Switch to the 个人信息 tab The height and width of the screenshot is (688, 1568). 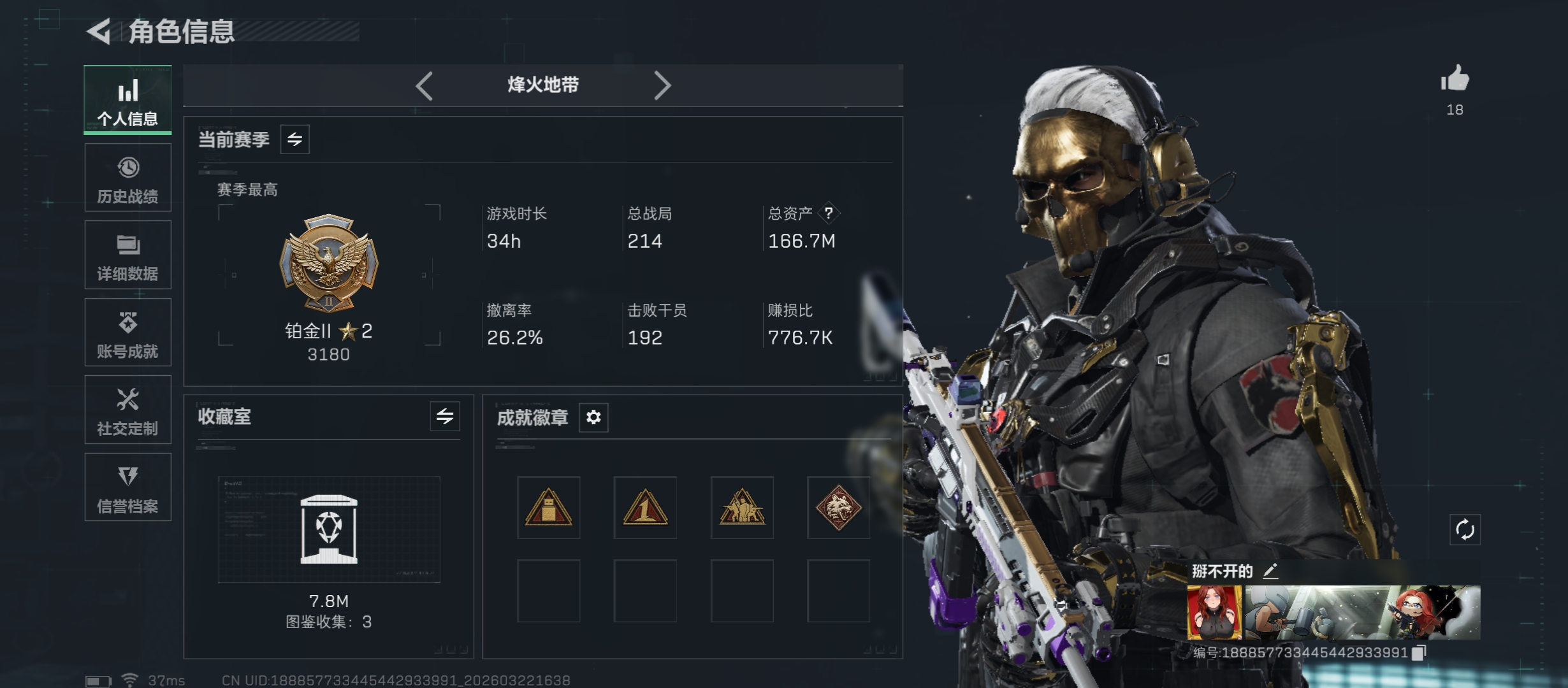pos(127,100)
